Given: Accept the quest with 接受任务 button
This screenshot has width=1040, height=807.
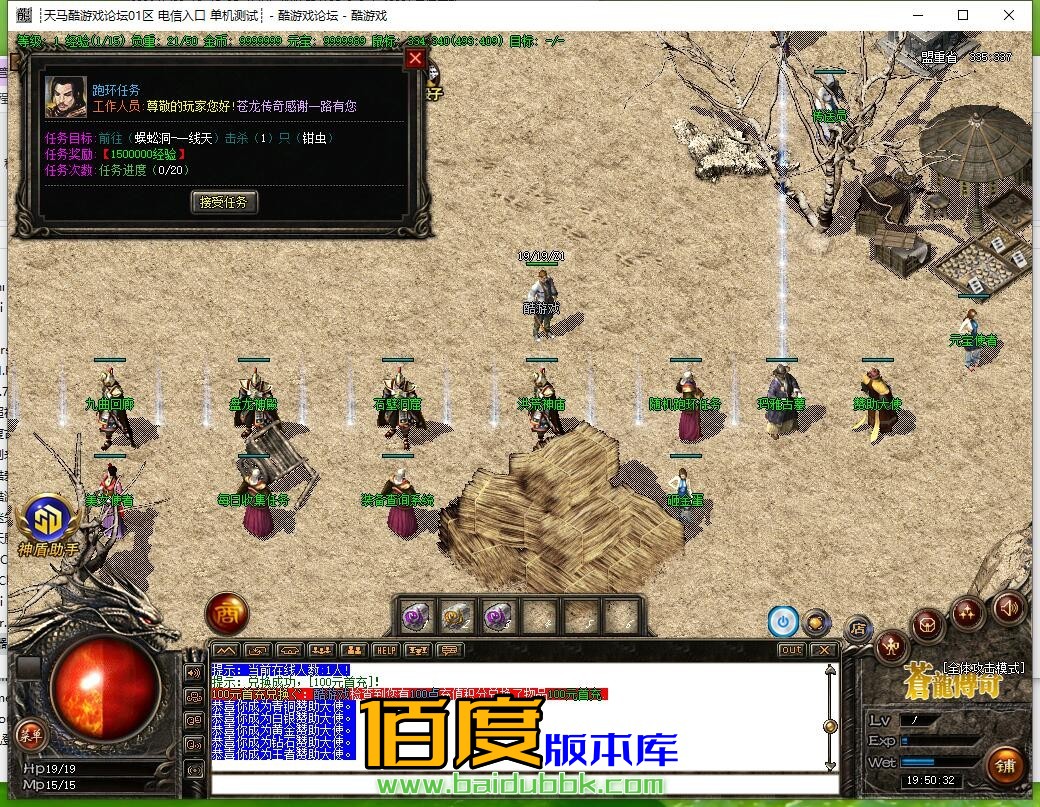Looking at the screenshot, I should [x=224, y=202].
